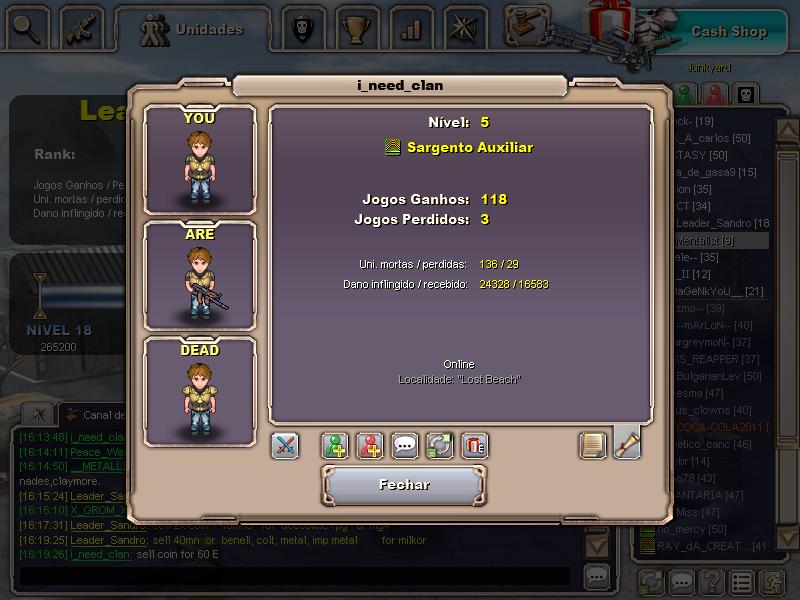Open the bar chart rankings tab
This screenshot has width=800, height=600.
coord(410,28)
